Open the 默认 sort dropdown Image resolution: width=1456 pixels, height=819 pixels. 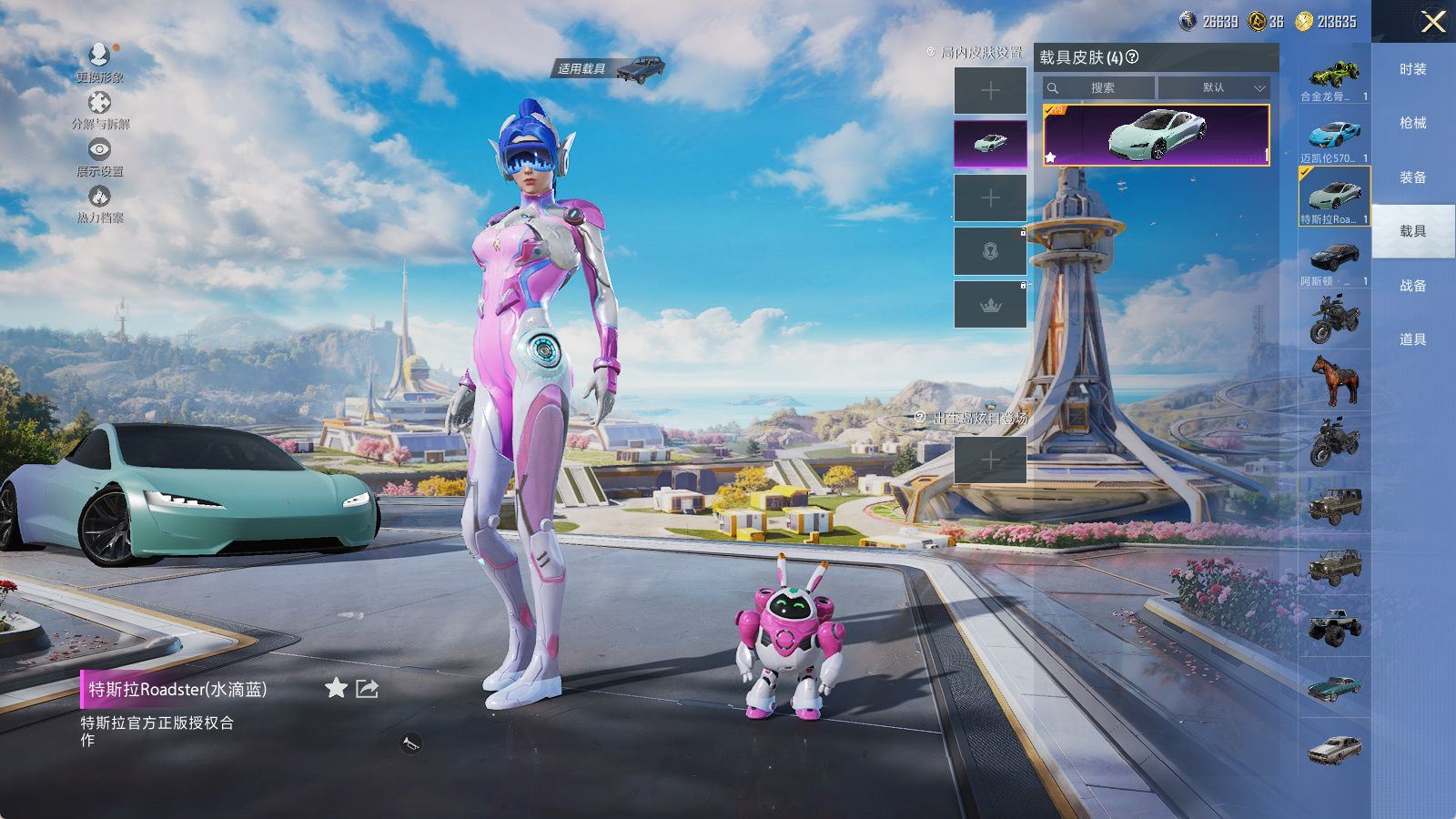pyautogui.click(x=1214, y=88)
